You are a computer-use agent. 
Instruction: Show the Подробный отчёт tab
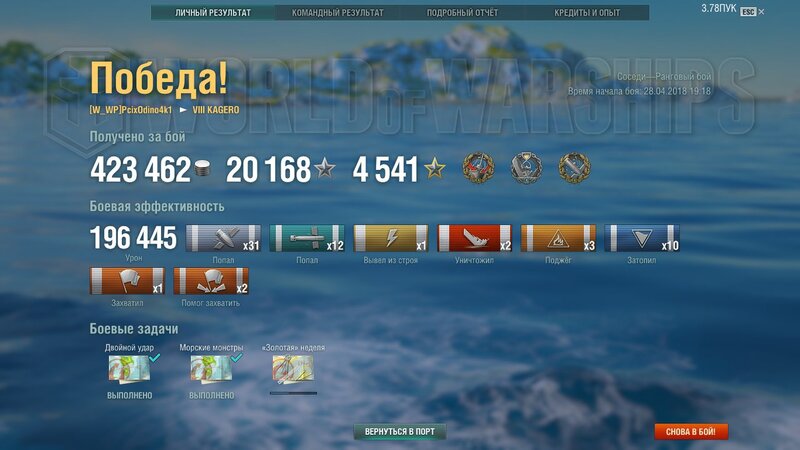point(462,13)
